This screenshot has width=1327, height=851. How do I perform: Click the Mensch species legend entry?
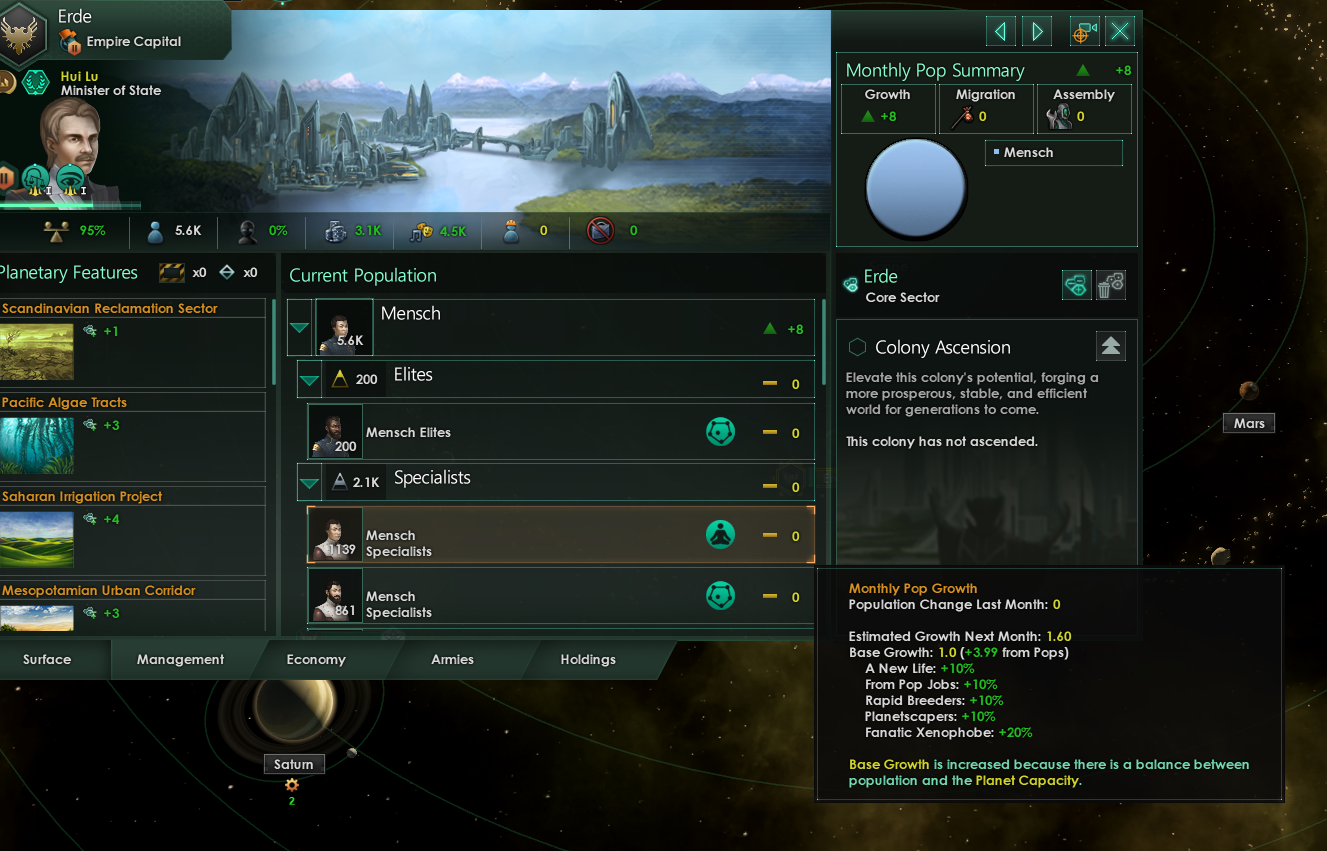[x=1053, y=153]
